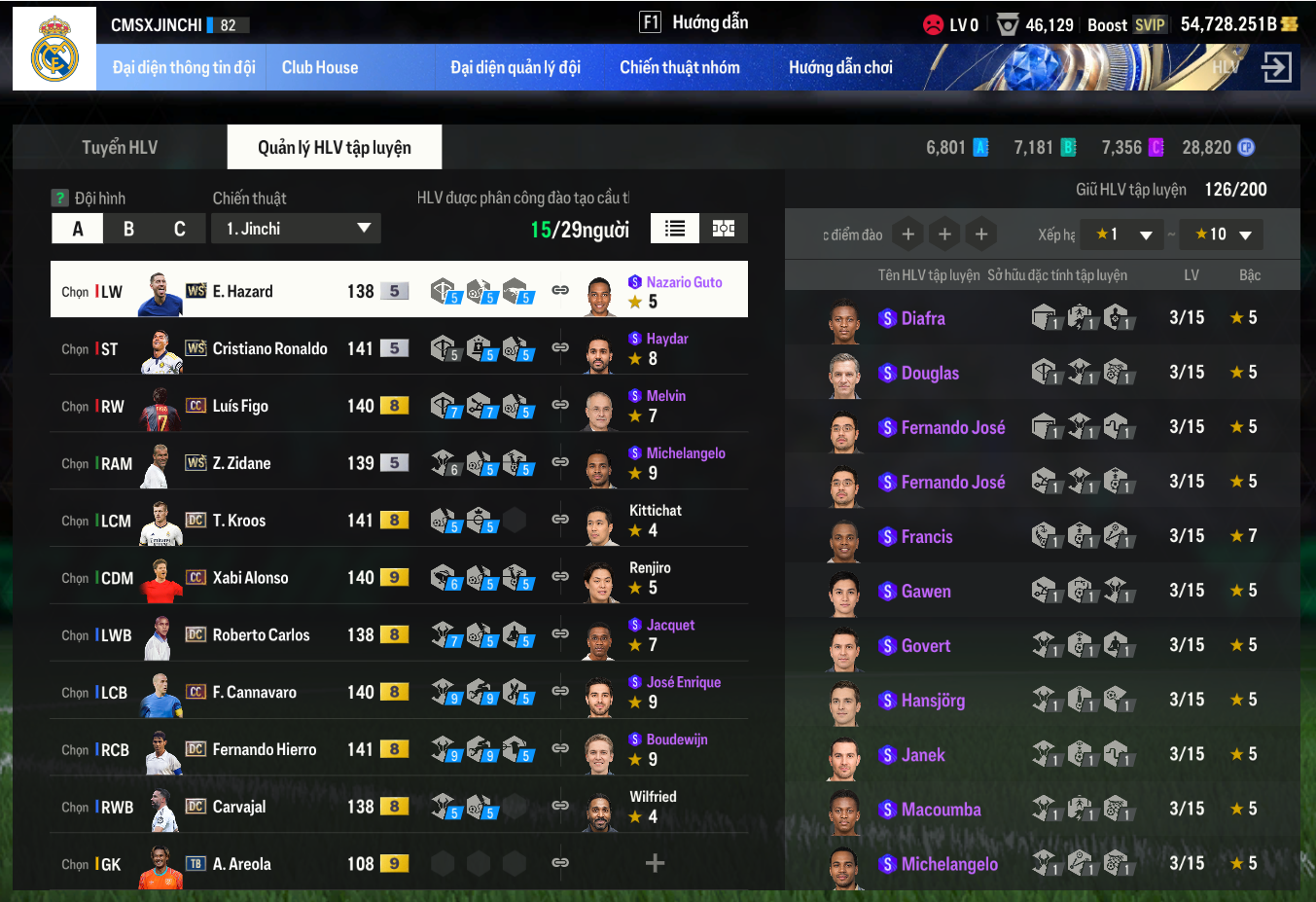Select Cristiano Ronaldo's row
This screenshot has width=1316, height=902.
tap(270, 348)
